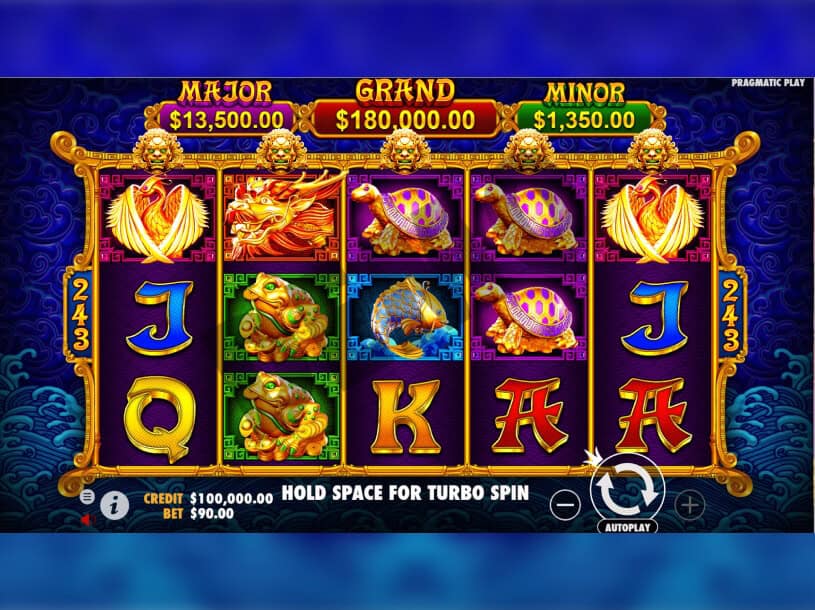The height and width of the screenshot is (610, 815).
Task: Spin the reels with the circular arrow button
Action: pyautogui.click(x=628, y=489)
